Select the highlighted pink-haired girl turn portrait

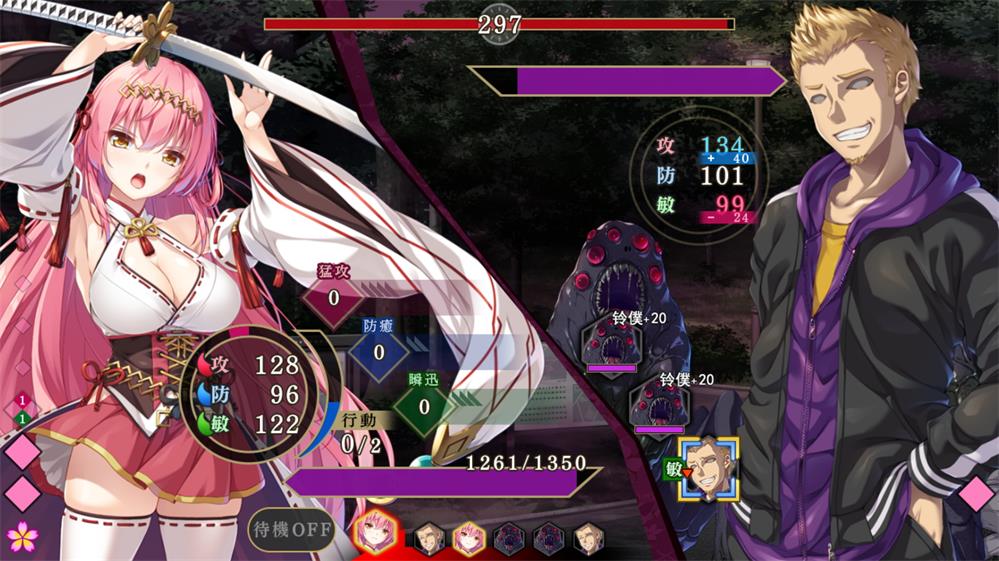tap(371, 534)
